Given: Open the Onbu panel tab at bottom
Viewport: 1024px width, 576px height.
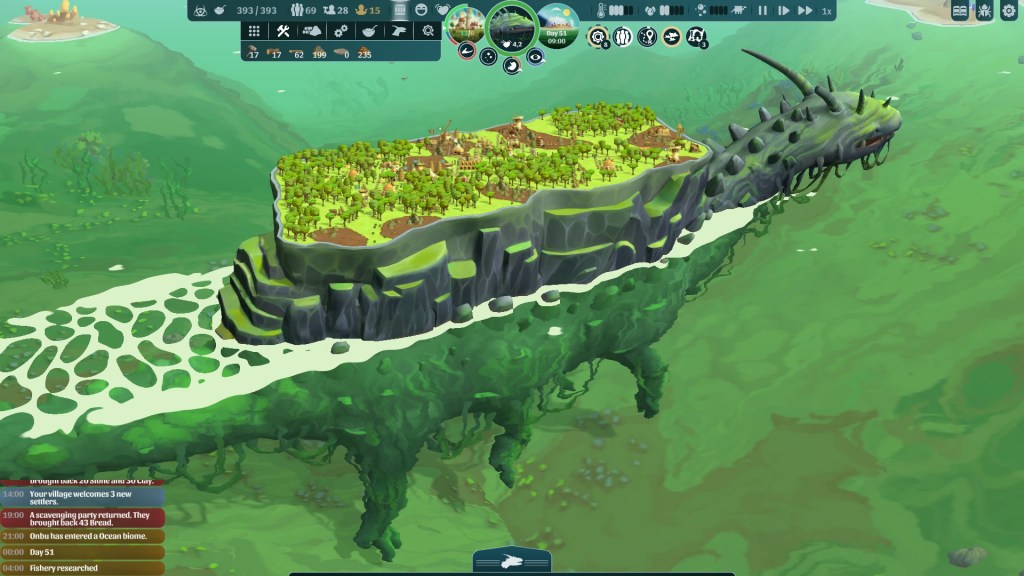Looking at the screenshot, I should pyautogui.click(x=511, y=562).
